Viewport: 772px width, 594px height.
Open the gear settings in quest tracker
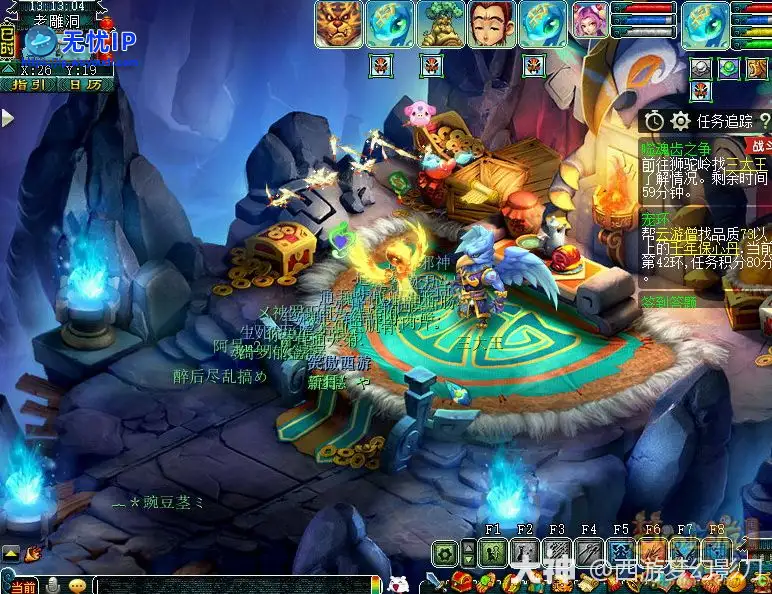click(x=681, y=121)
